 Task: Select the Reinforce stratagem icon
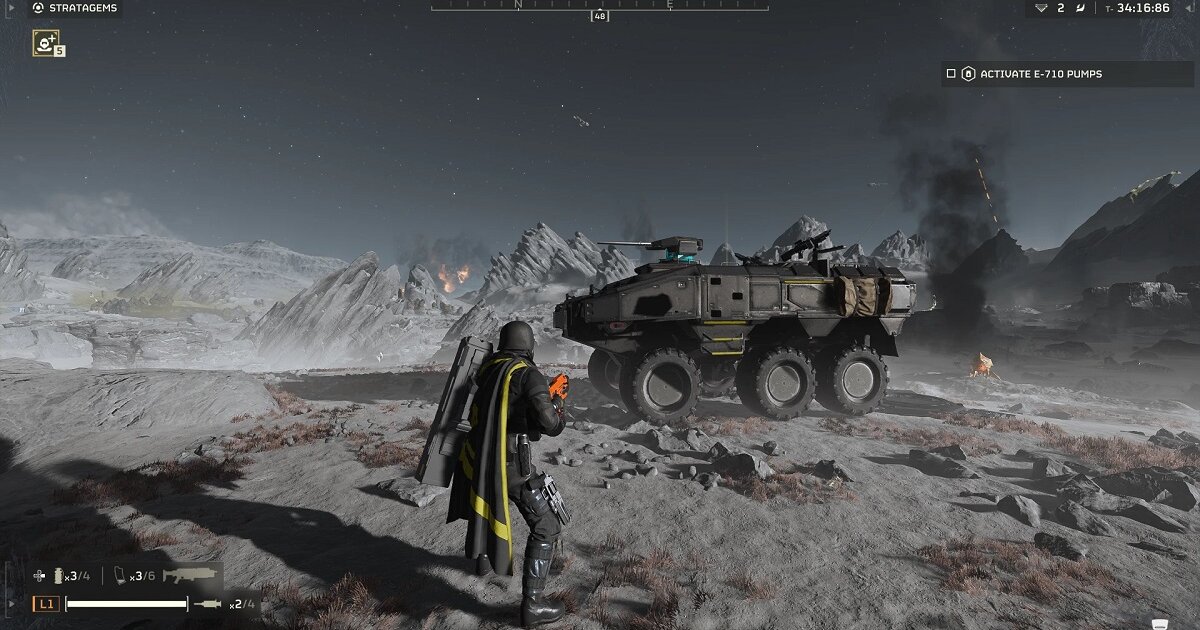pos(45,42)
